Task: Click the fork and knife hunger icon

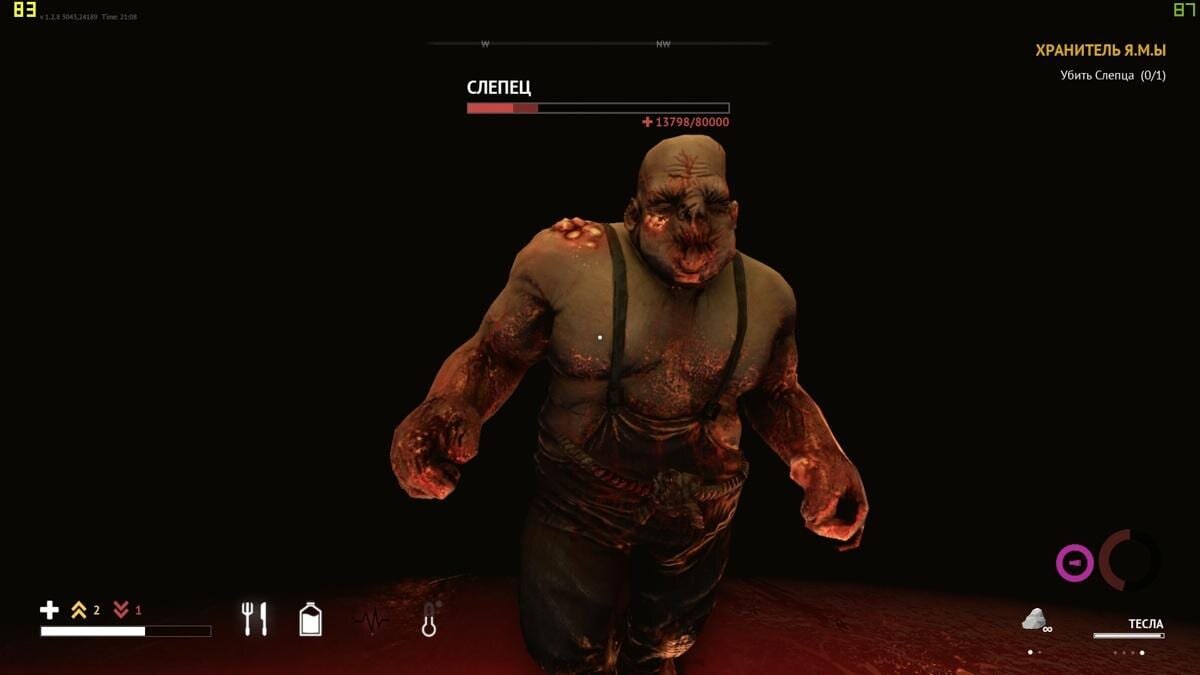Action: point(255,619)
